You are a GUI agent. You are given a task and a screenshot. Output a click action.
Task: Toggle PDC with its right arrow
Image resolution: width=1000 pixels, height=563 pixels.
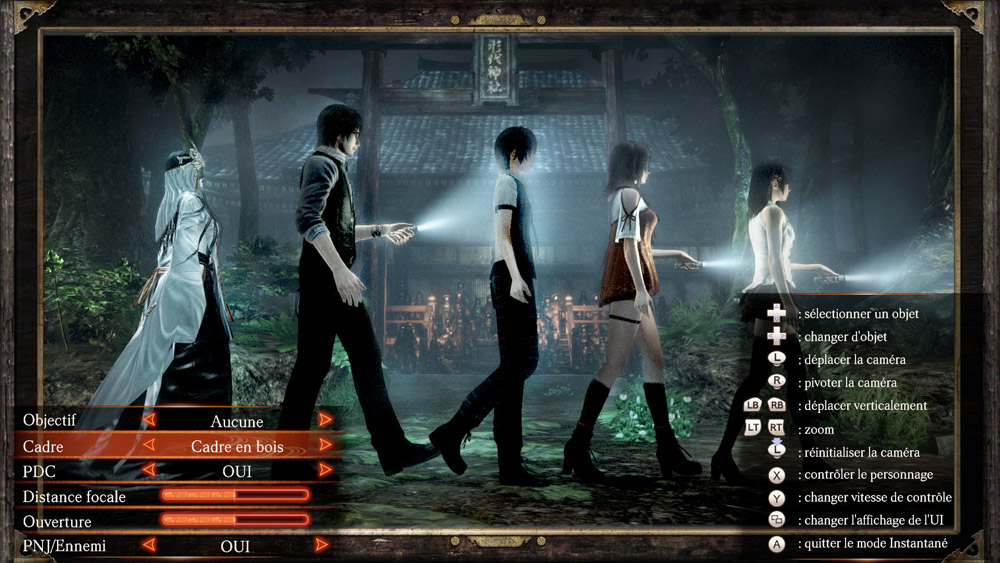click(325, 470)
